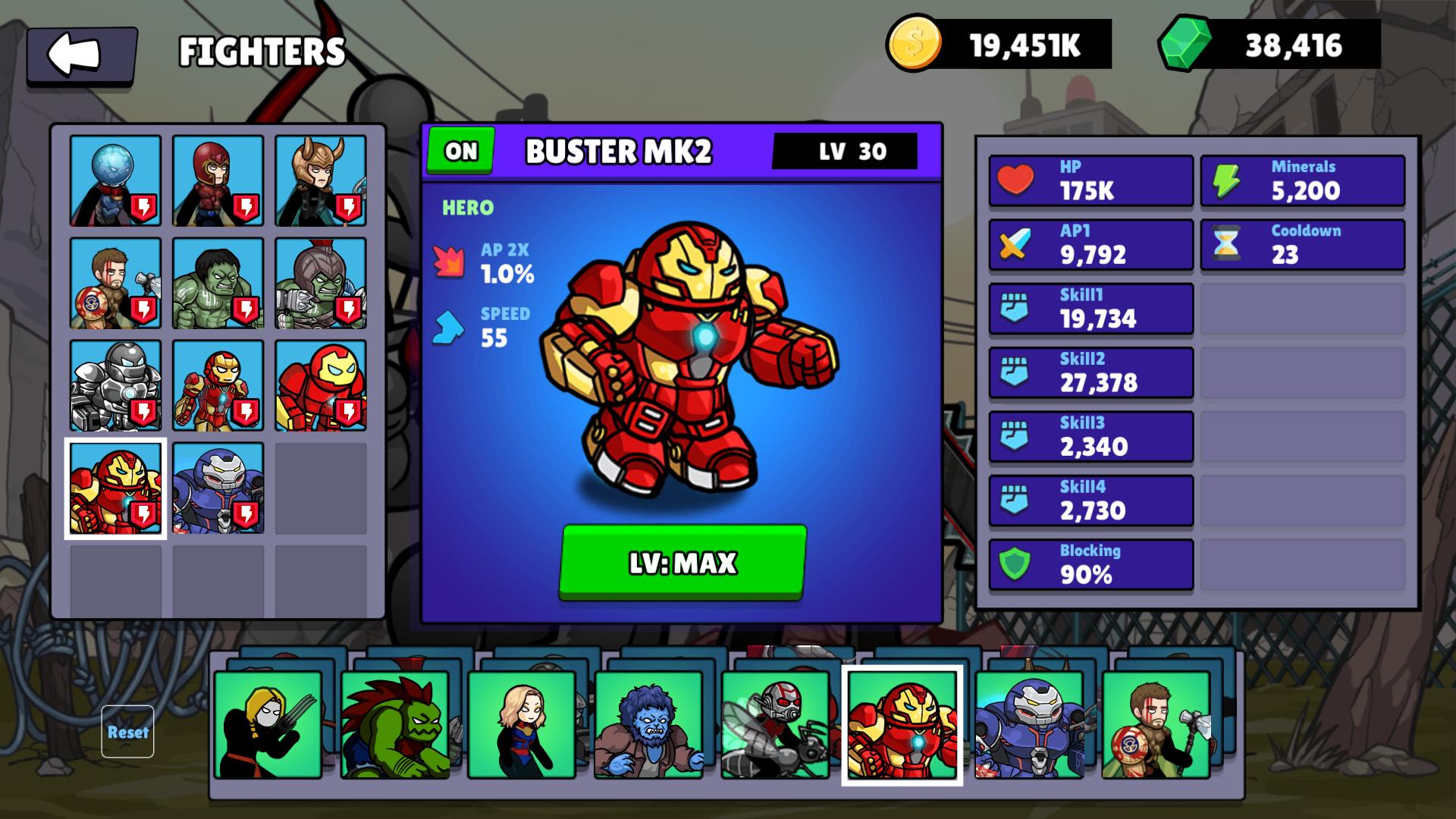Screen dimensions: 1456x819
Task: Go back using the arrow button
Action: tap(81, 55)
